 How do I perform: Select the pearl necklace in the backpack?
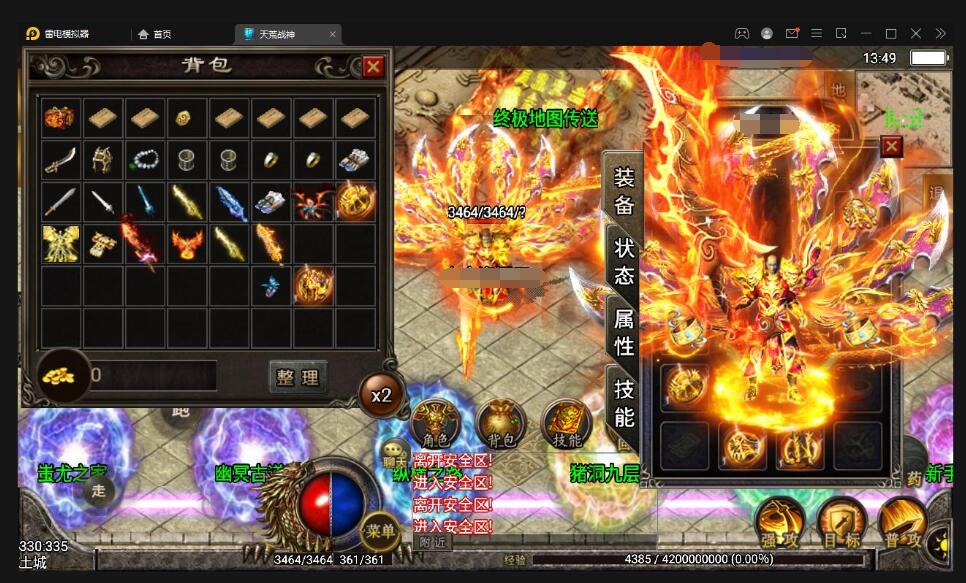pyautogui.click(x=144, y=160)
